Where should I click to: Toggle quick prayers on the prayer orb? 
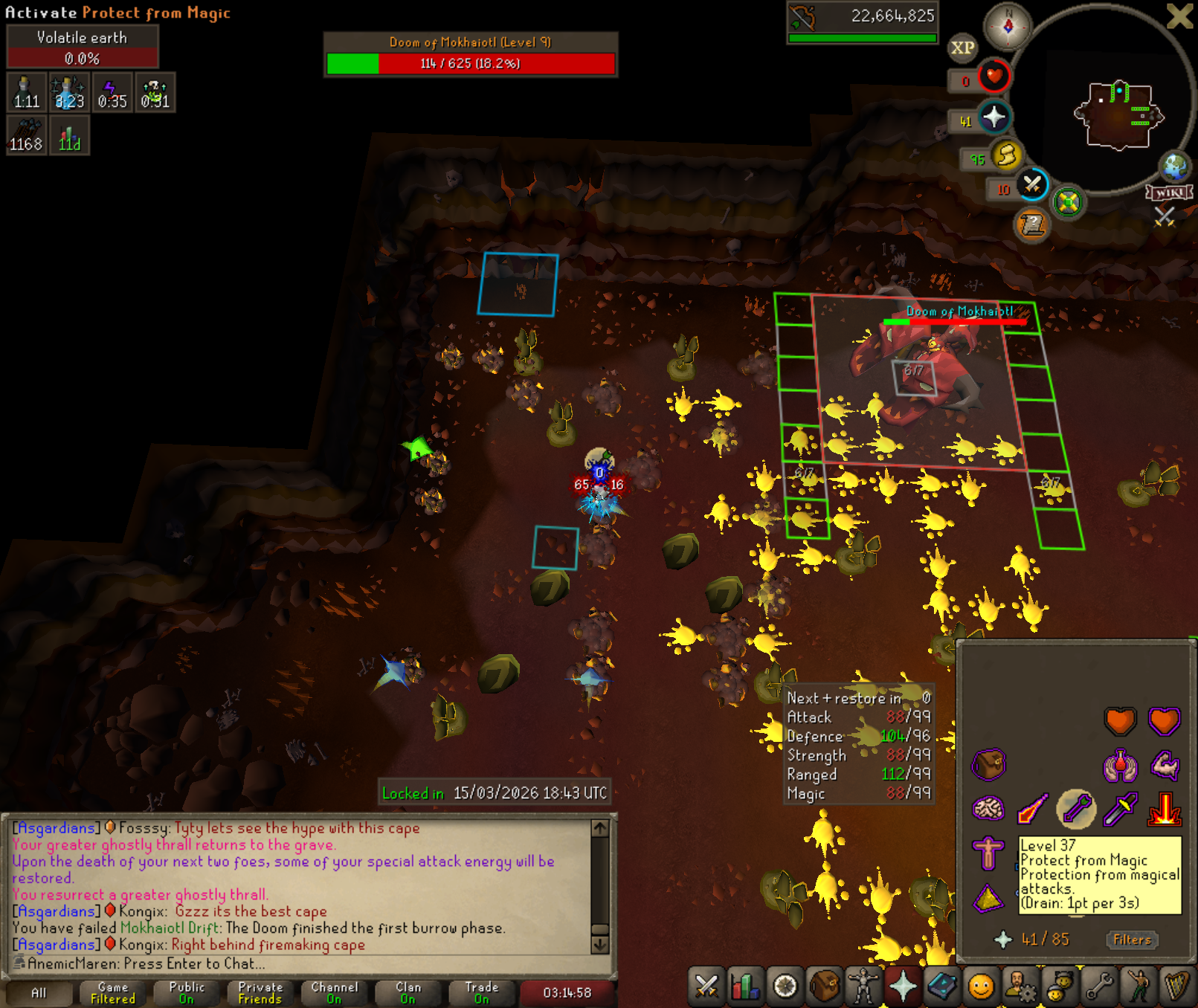994,117
